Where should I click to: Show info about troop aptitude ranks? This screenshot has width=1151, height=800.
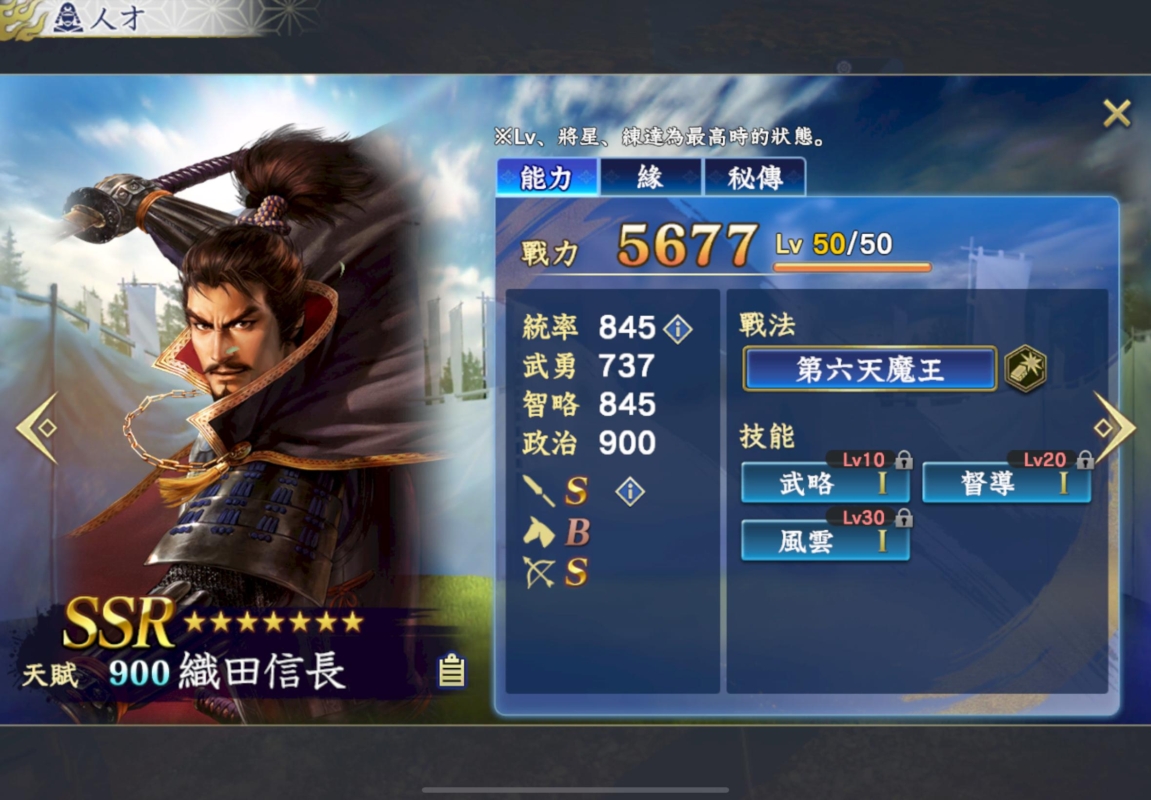coord(630,491)
